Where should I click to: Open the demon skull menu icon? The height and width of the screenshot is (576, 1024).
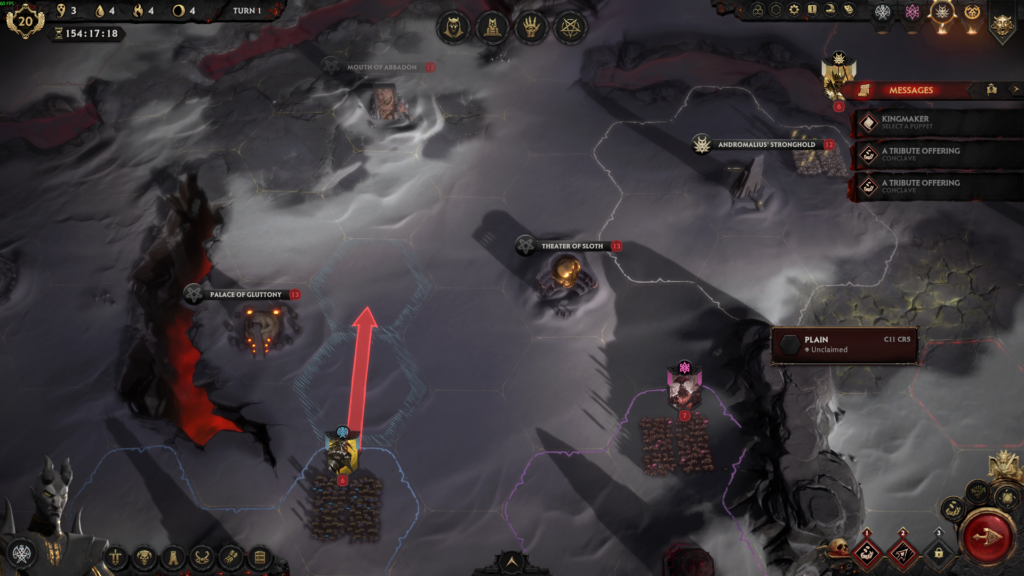pos(144,557)
